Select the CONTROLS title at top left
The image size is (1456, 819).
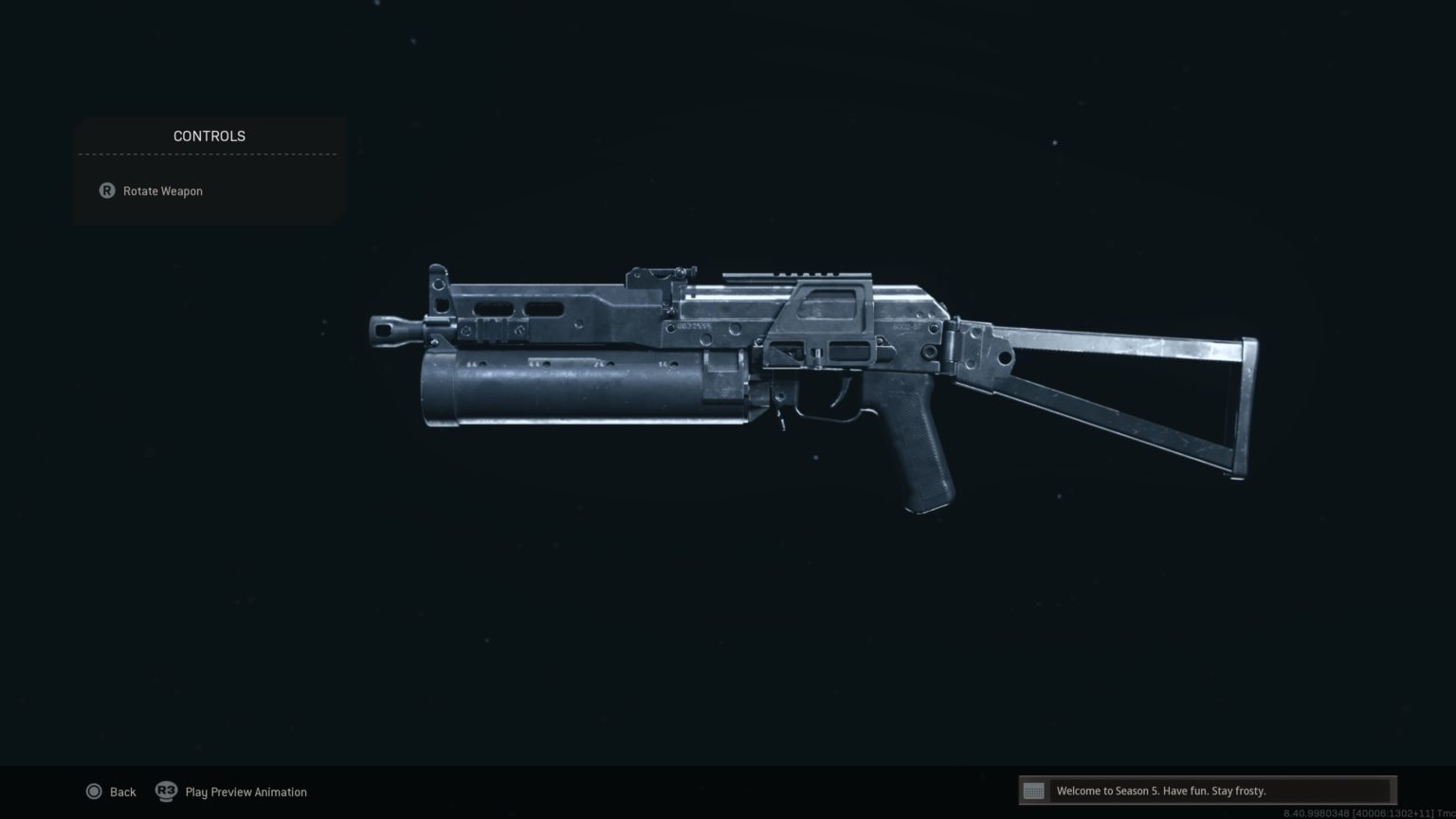tap(209, 136)
